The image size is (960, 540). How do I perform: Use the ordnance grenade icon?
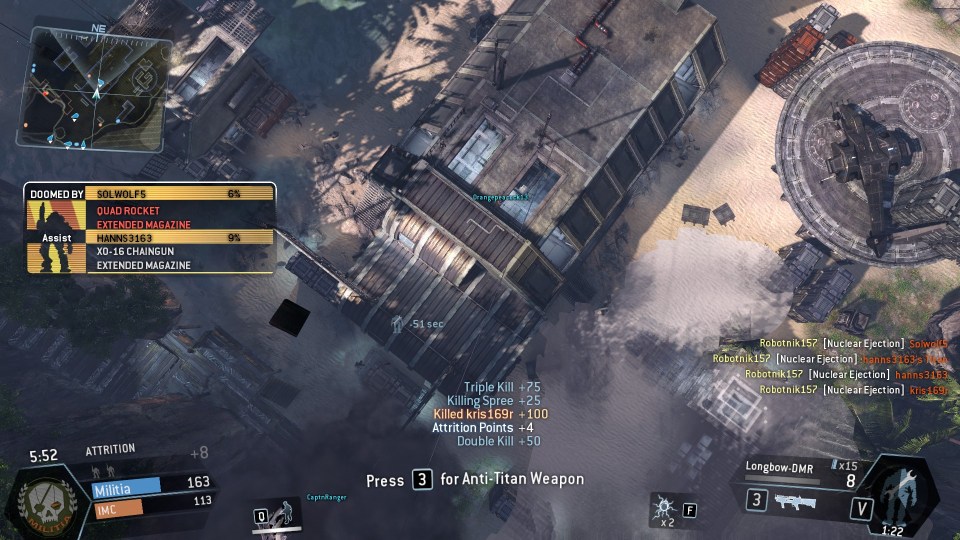tap(662, 508)
